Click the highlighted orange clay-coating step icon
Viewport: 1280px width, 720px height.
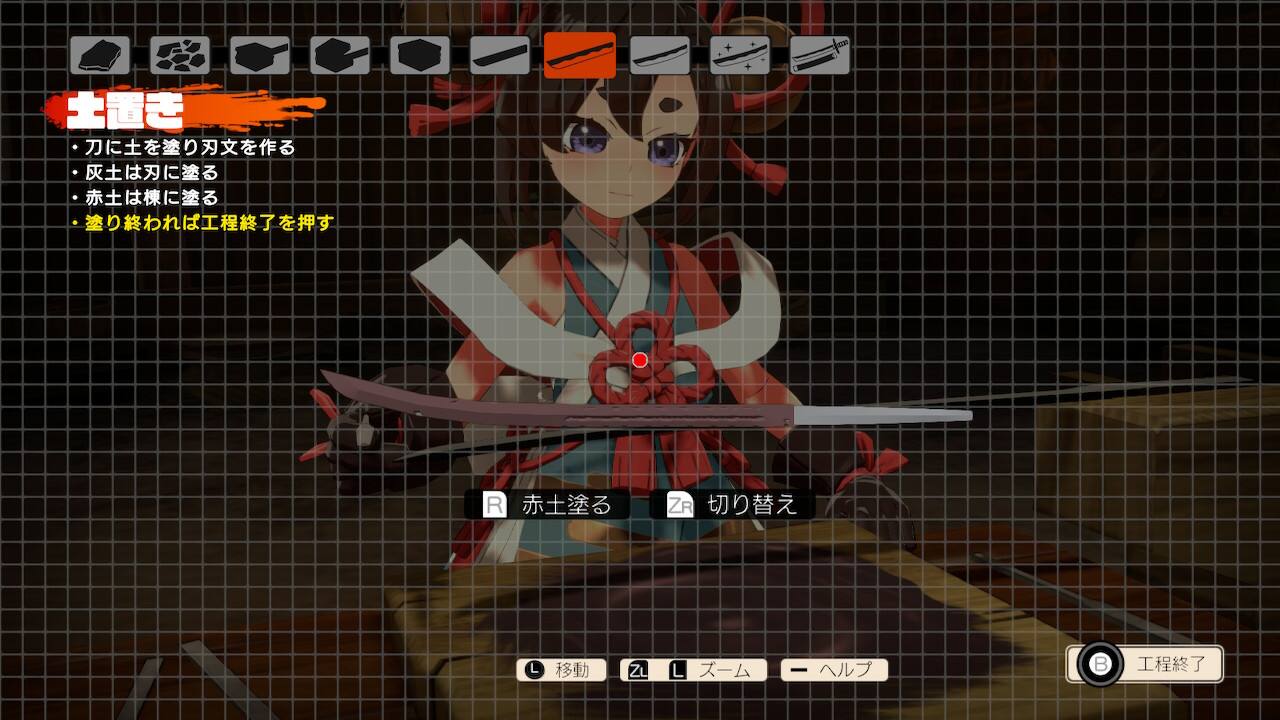click(x=580, y=55)
